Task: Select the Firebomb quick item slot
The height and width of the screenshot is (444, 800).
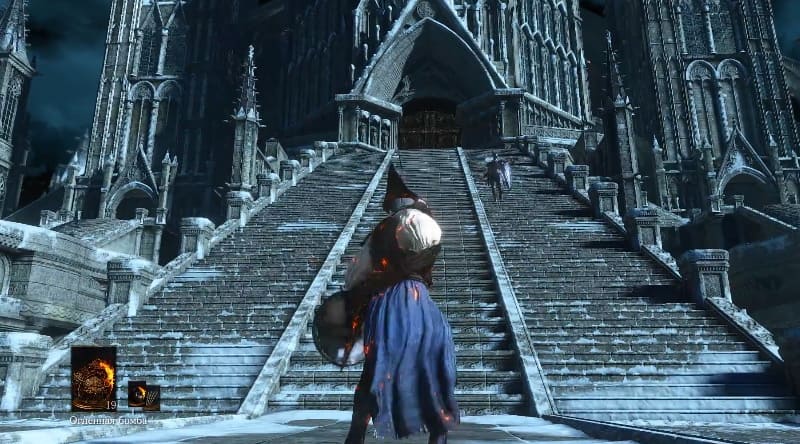Action: pos(93,378)
